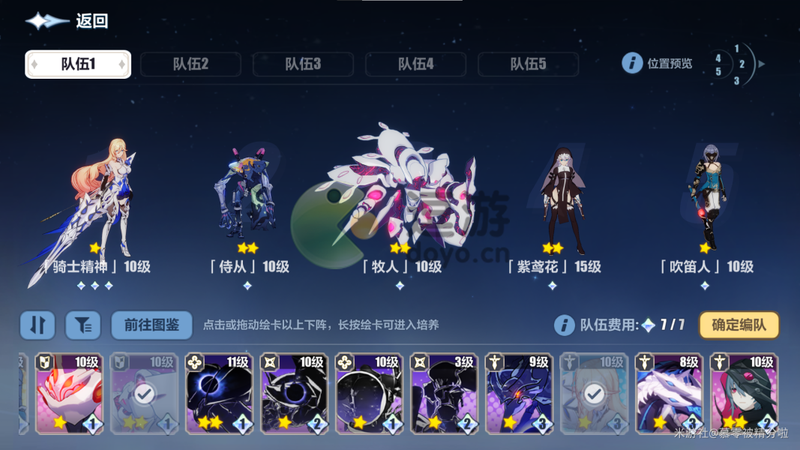Switch to the 队伍3 tab
Image resolution: width=800 pixels, height=450 pixels.
pos(303,64)
